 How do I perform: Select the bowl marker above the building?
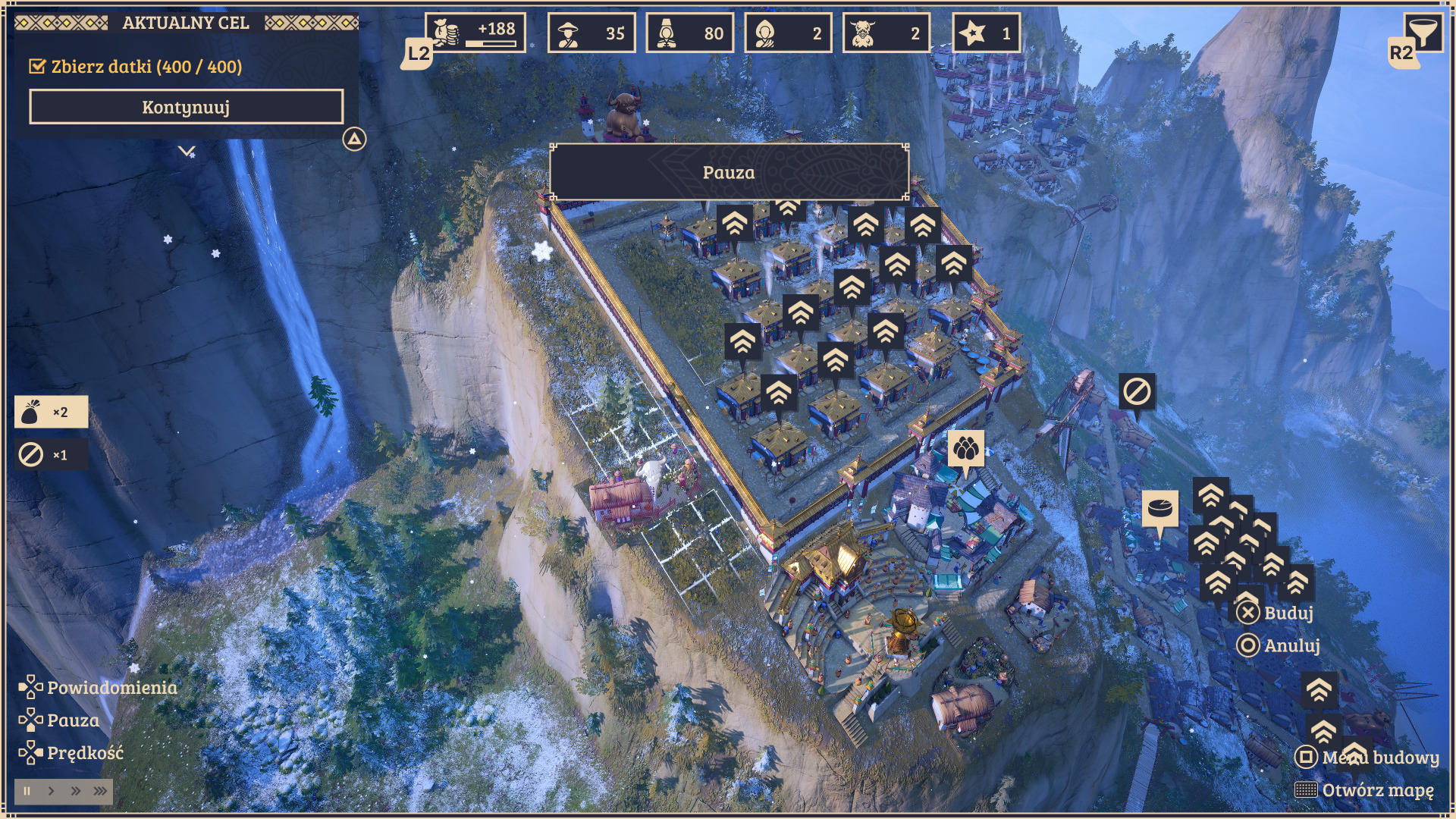(x=1159, y=509)
